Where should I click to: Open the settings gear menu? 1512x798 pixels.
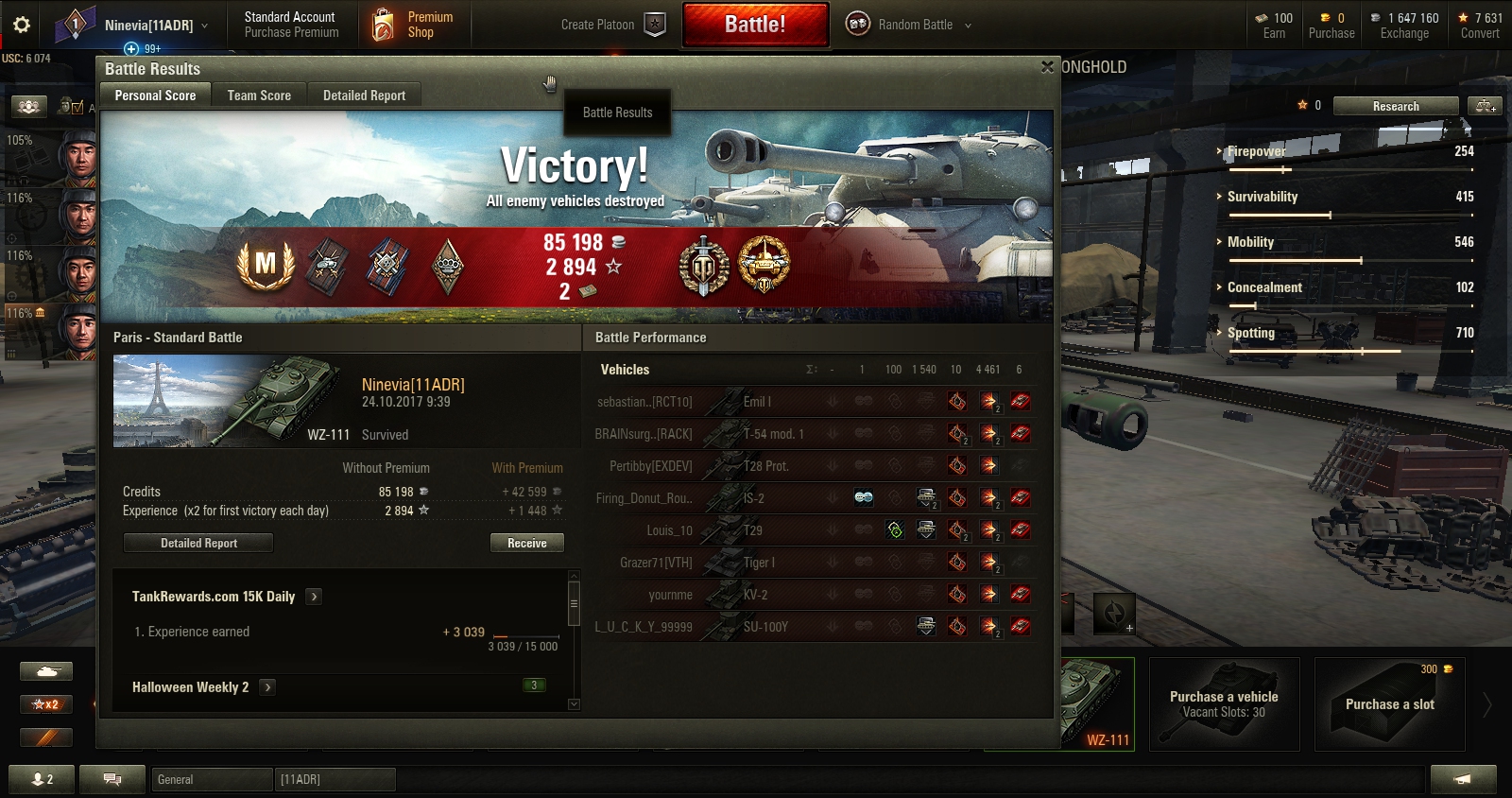point(21,25)
